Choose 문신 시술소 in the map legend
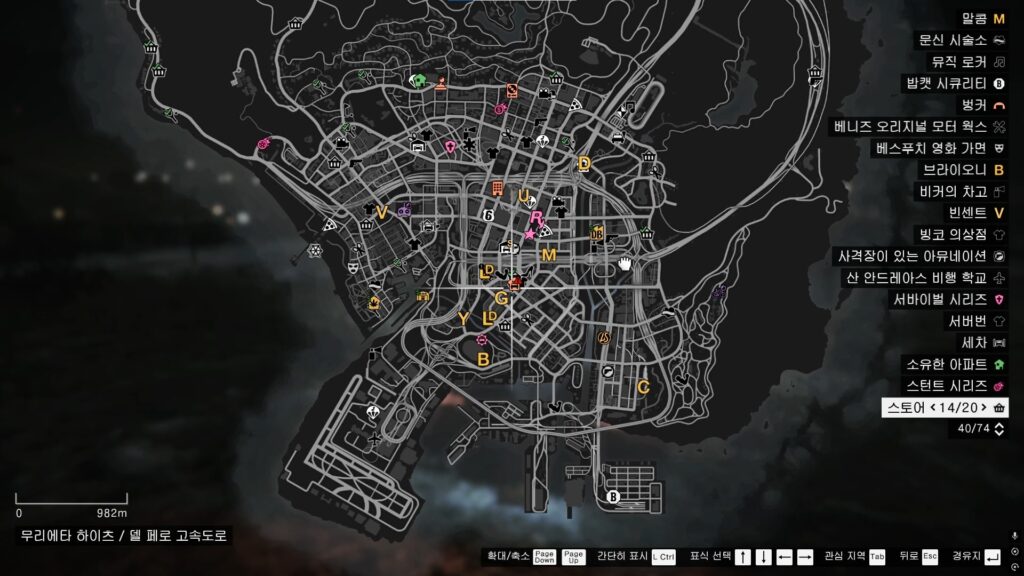 pyautogui.click(x=962, y=40)
